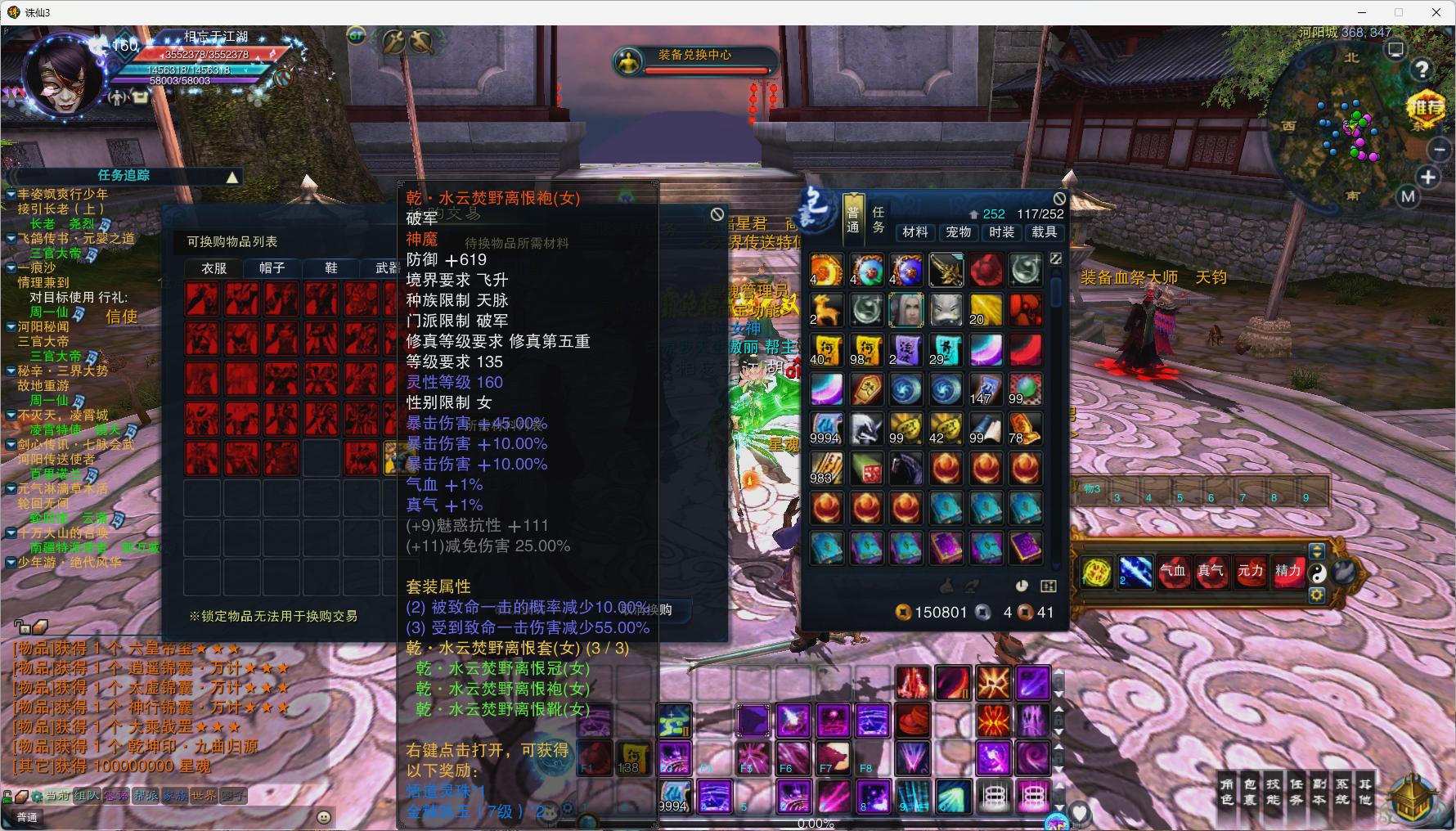Click the smiley emoticon icon in the chat box
The image size is (1456, 831).
(325, 817)
